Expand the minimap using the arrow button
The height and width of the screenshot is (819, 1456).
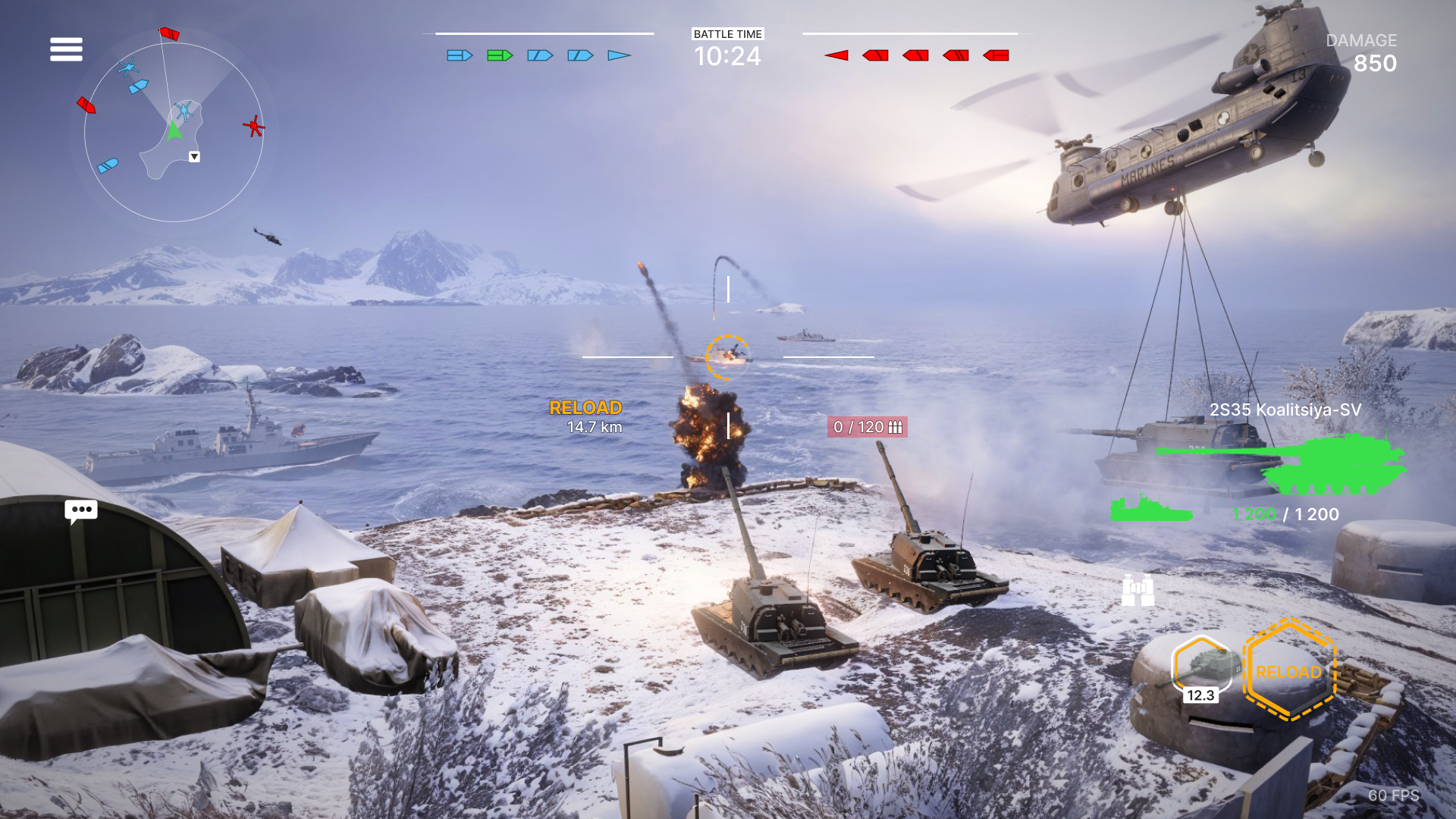click(x=194, y=157)
